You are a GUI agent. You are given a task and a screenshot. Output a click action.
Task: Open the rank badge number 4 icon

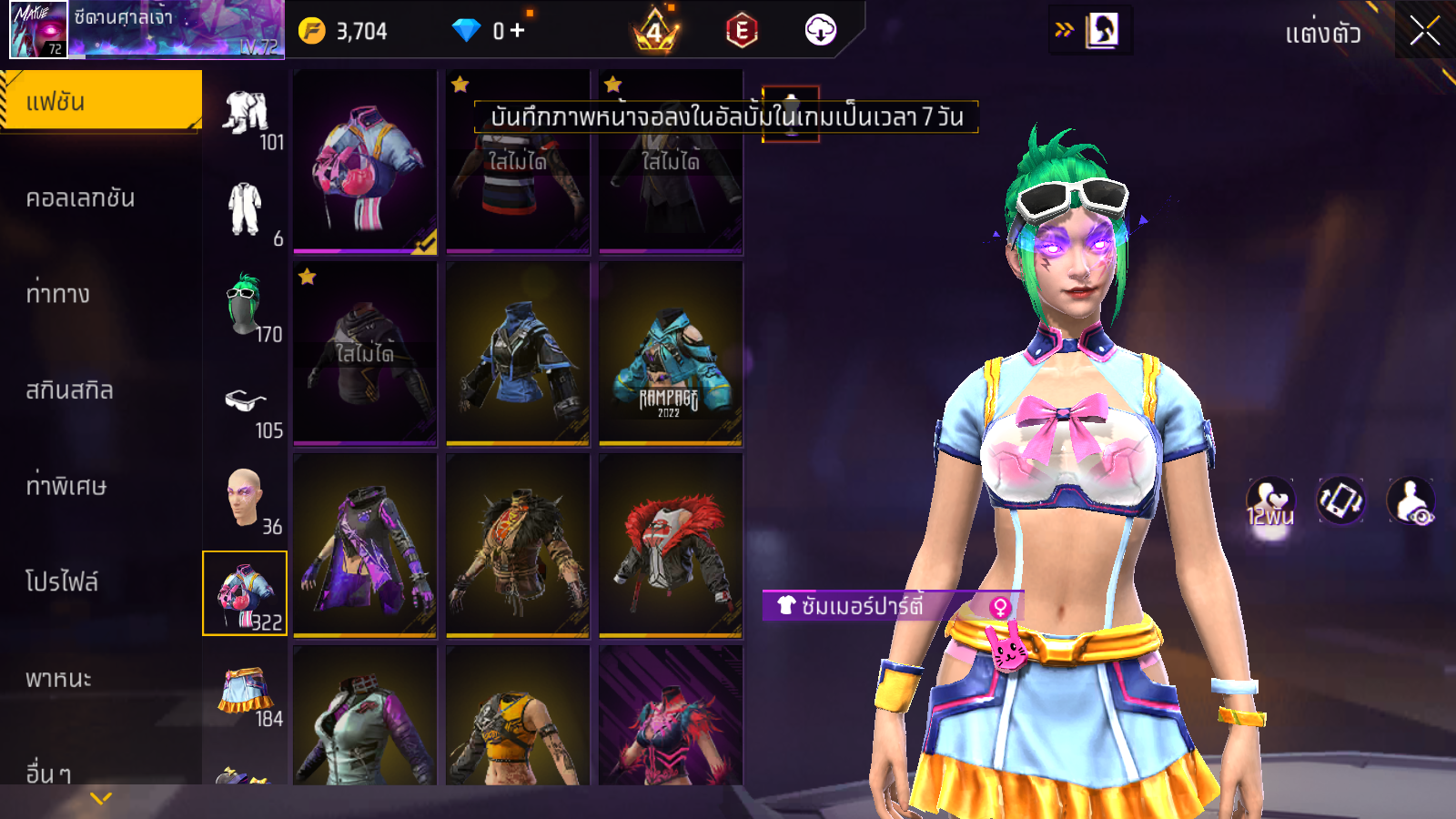(655, 32)
